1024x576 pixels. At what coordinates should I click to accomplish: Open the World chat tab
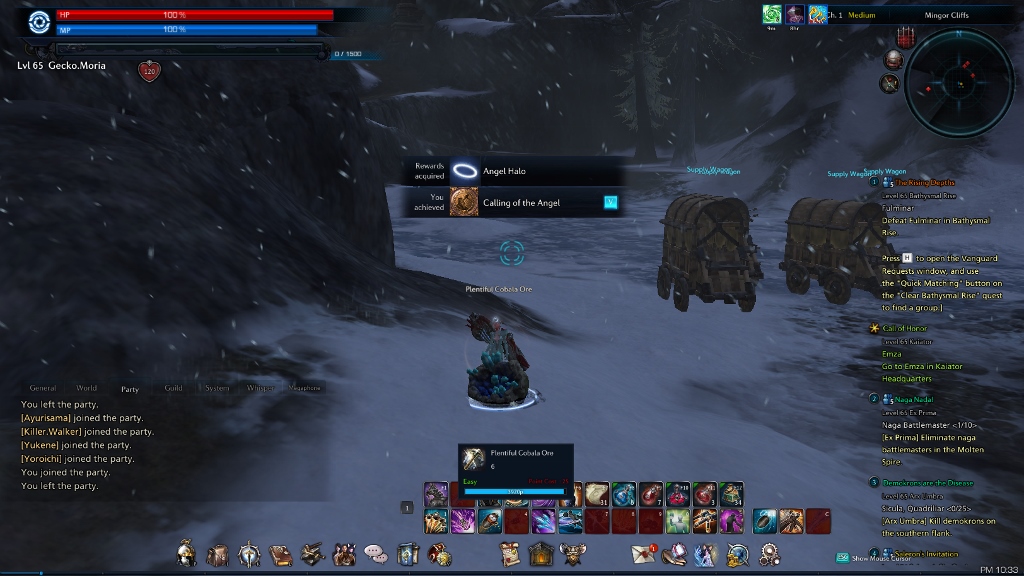click(87, 388)
